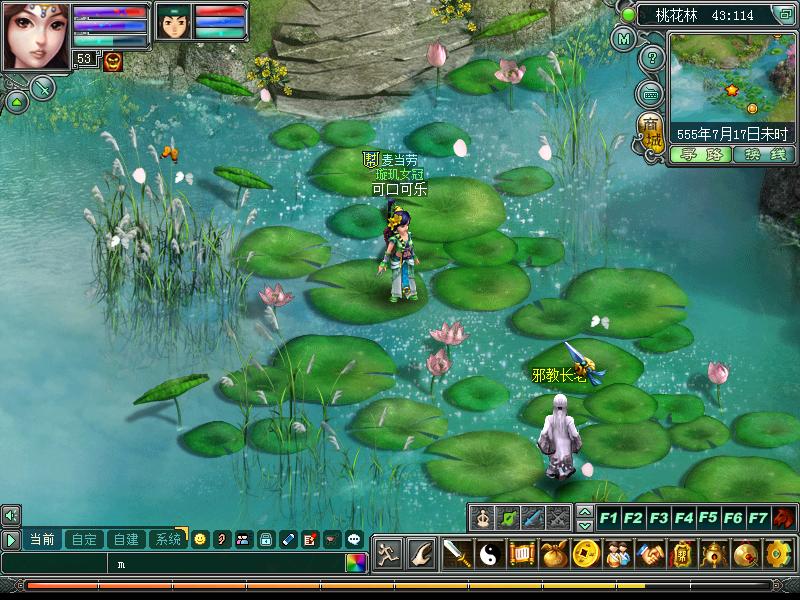Viewport: 800px width, 600px height.
Task: Choose chat text color swatch
Action: pos(356,563)
